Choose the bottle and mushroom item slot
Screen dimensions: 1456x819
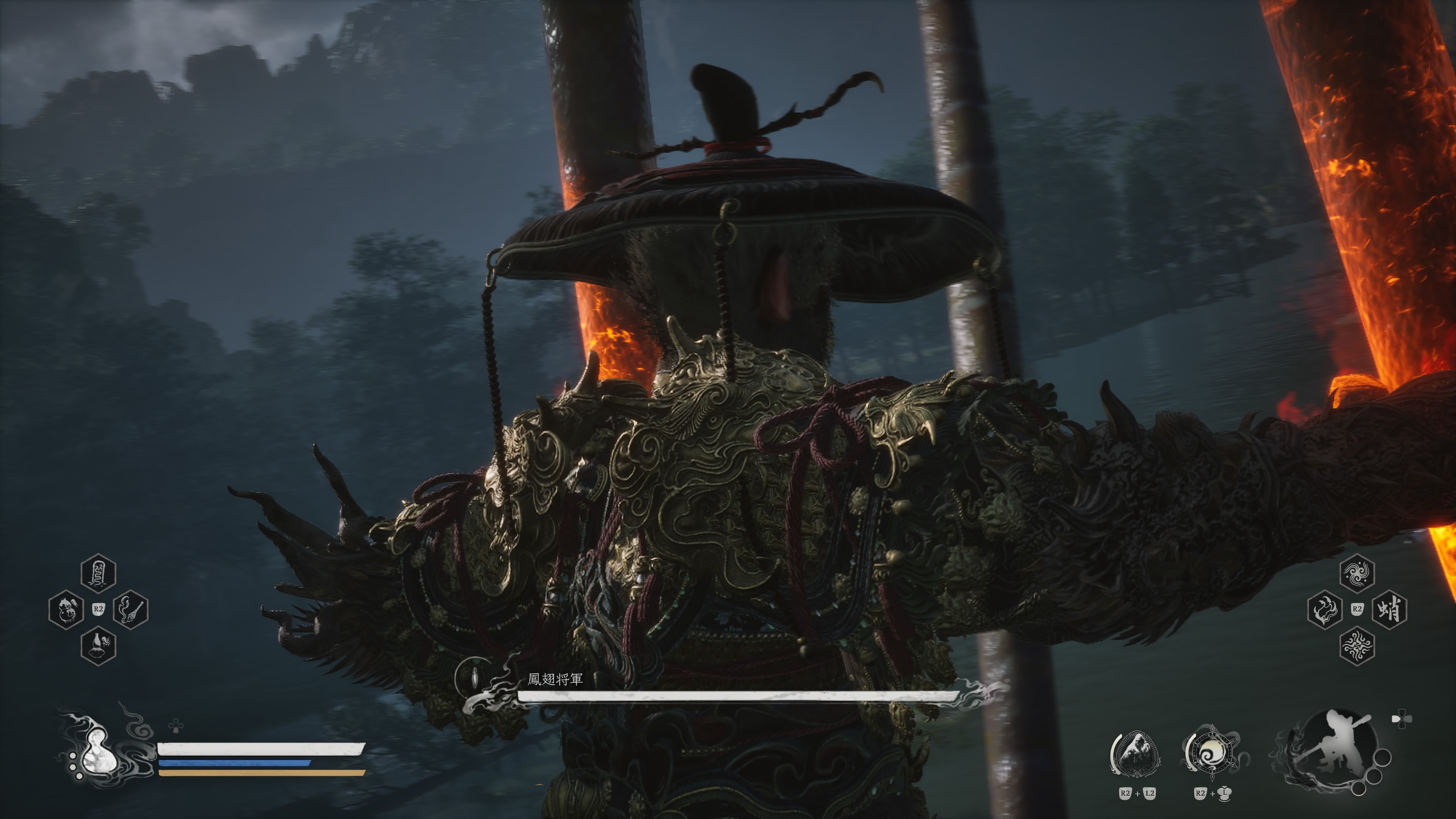[98, 645]
